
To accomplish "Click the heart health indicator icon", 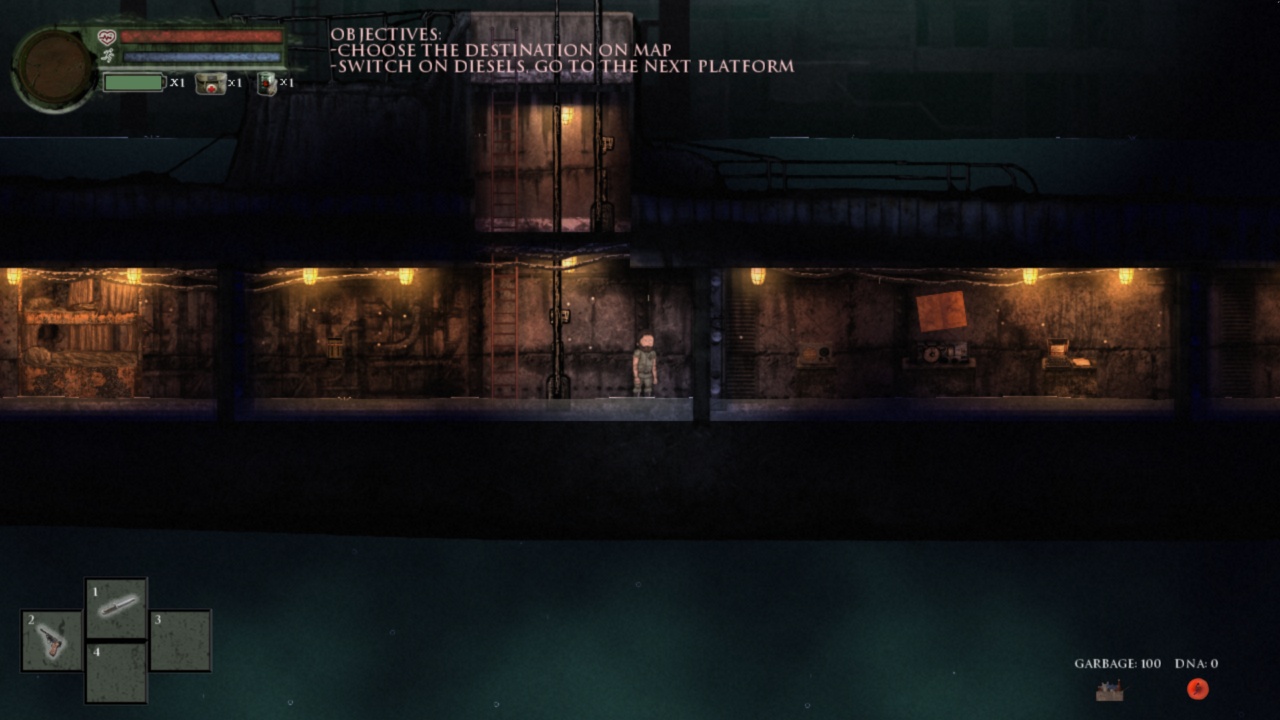I will [x=105, y=35].
